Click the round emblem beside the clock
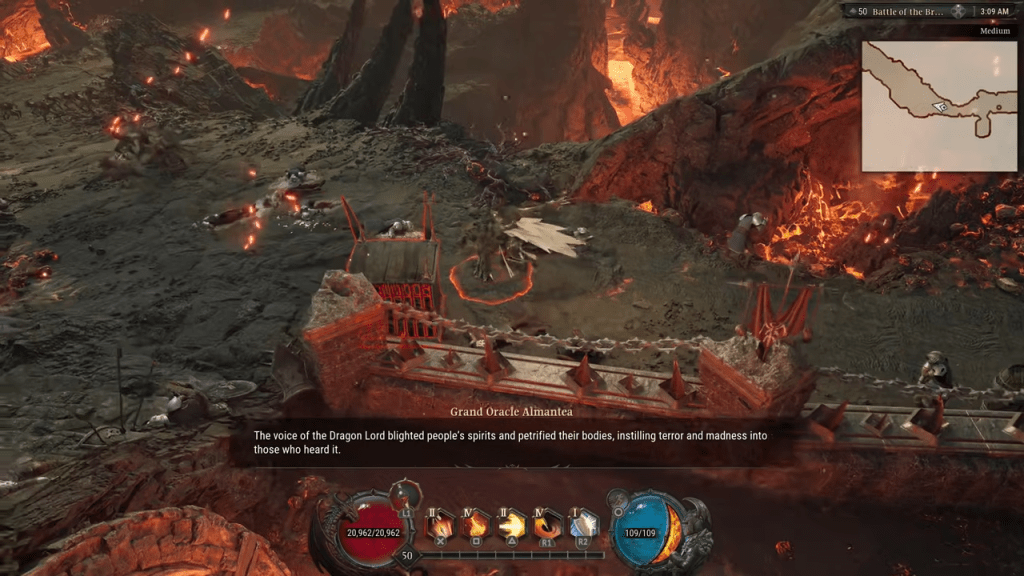Image resolution: width=1024 pixels, height=576 pixels. (958, 11)
